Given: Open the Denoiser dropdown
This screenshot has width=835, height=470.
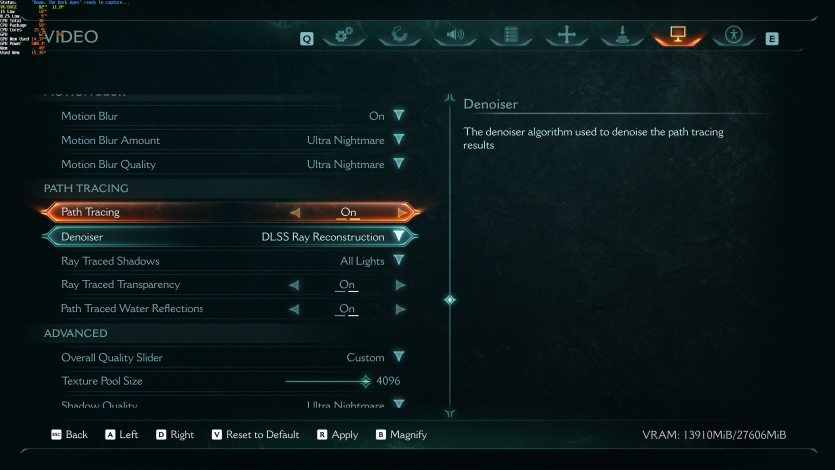Looking at the screenshot, I should pyautogui.click(x=399, y=237).
